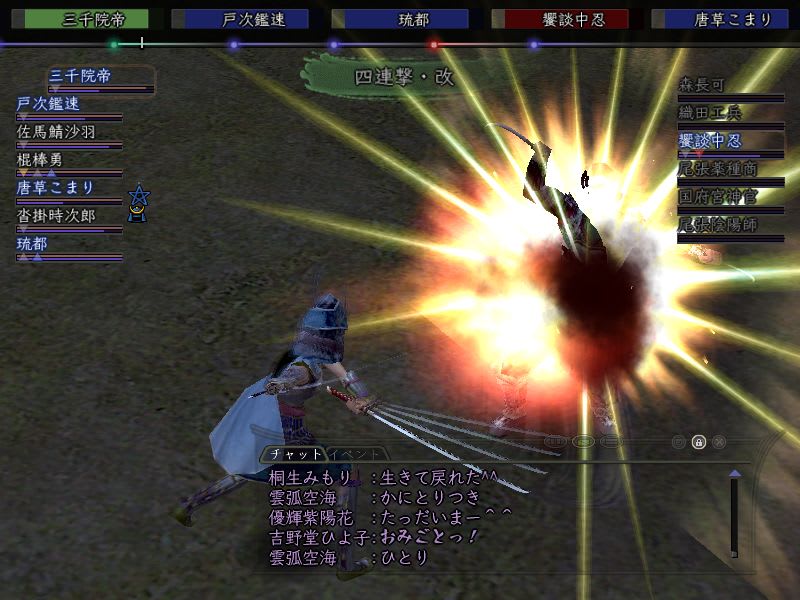The image size is (800, 600).
Task: Select party member 三千院帝 in the ally list
Action: click(81, 75)
